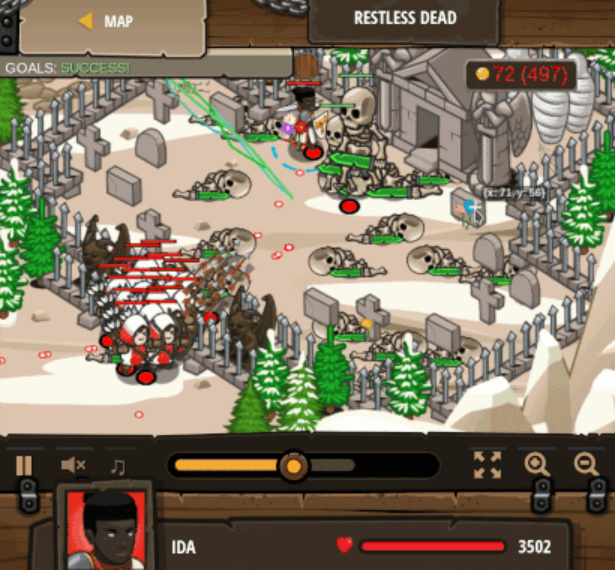Zoom out with the minus magnifier

tap(587, 464)
